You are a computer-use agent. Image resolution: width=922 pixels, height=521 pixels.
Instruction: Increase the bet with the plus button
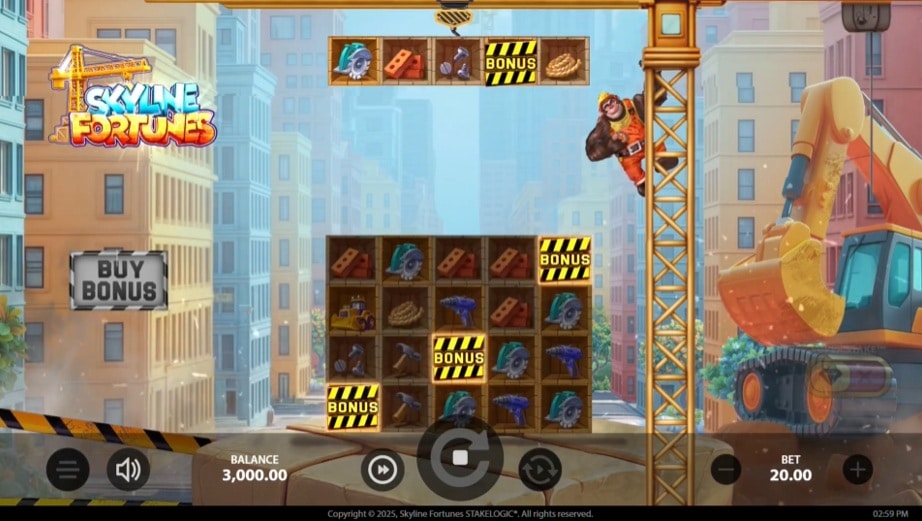coord(857,469)
